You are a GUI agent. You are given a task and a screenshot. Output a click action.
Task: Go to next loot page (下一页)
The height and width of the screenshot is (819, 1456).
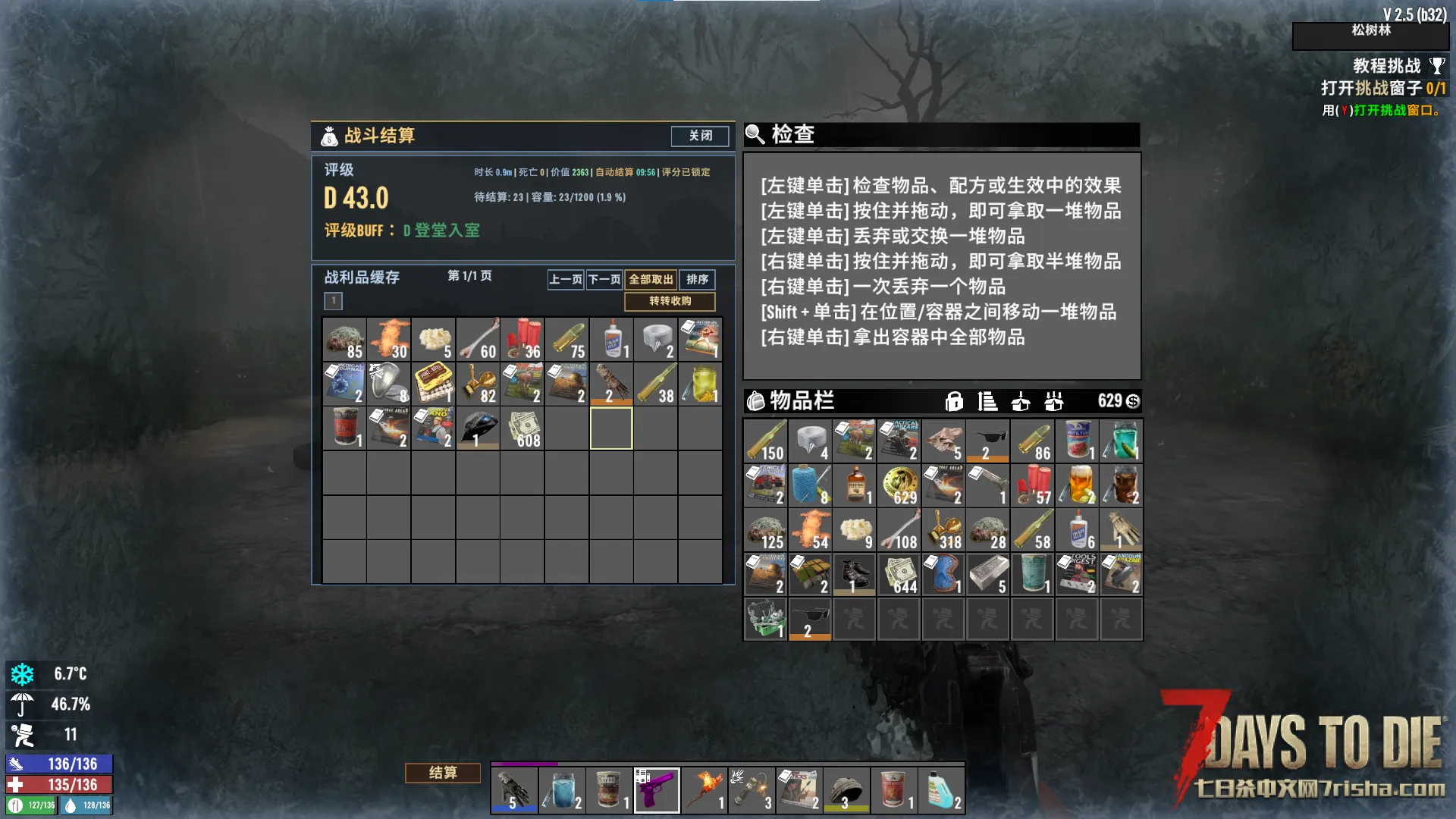point(604,280)
